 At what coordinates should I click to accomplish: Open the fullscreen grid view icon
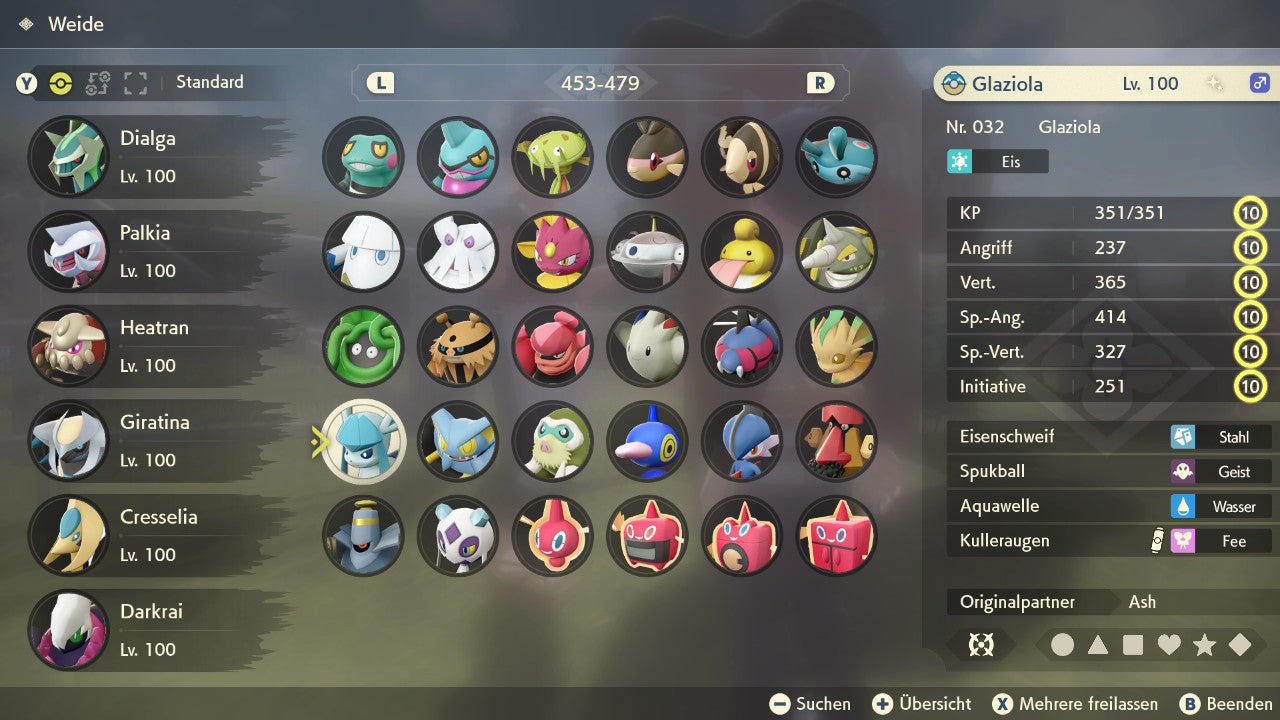(x=135, y=83)
